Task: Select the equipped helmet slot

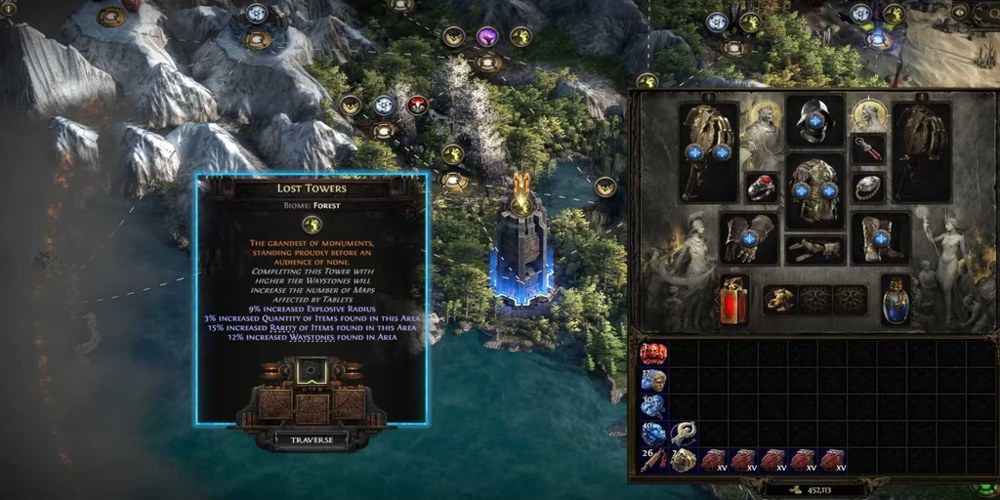Action: [815, 119]
